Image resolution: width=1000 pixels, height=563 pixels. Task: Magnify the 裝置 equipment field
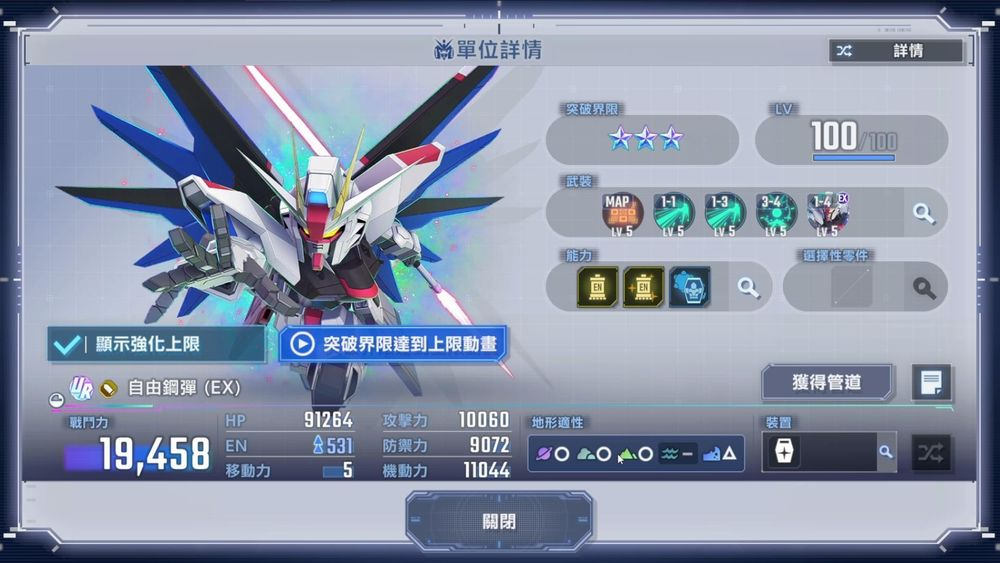point(884,453)
